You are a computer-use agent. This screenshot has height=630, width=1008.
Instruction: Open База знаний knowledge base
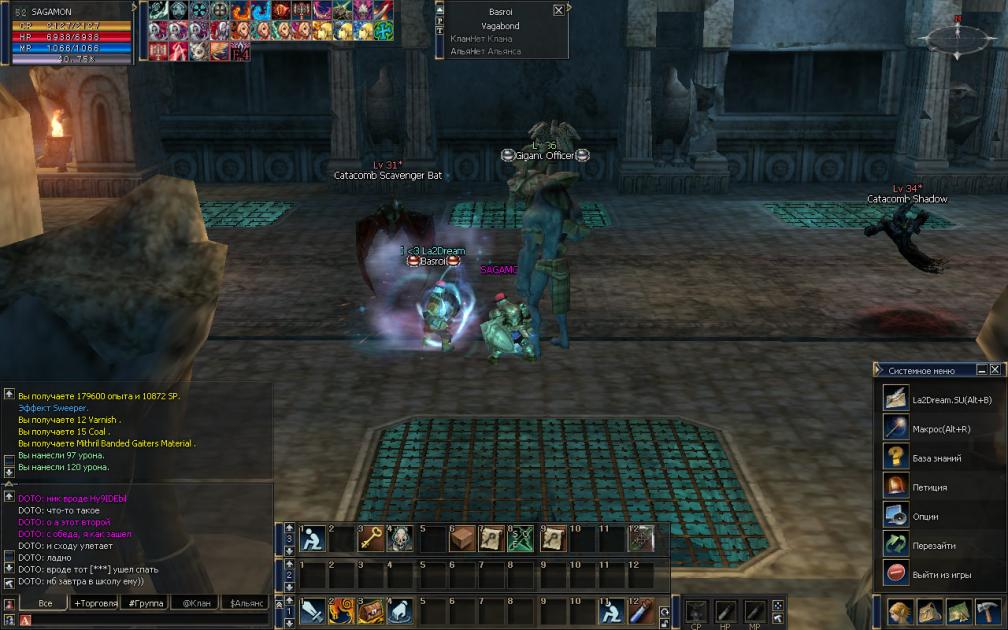coord(936,458)
